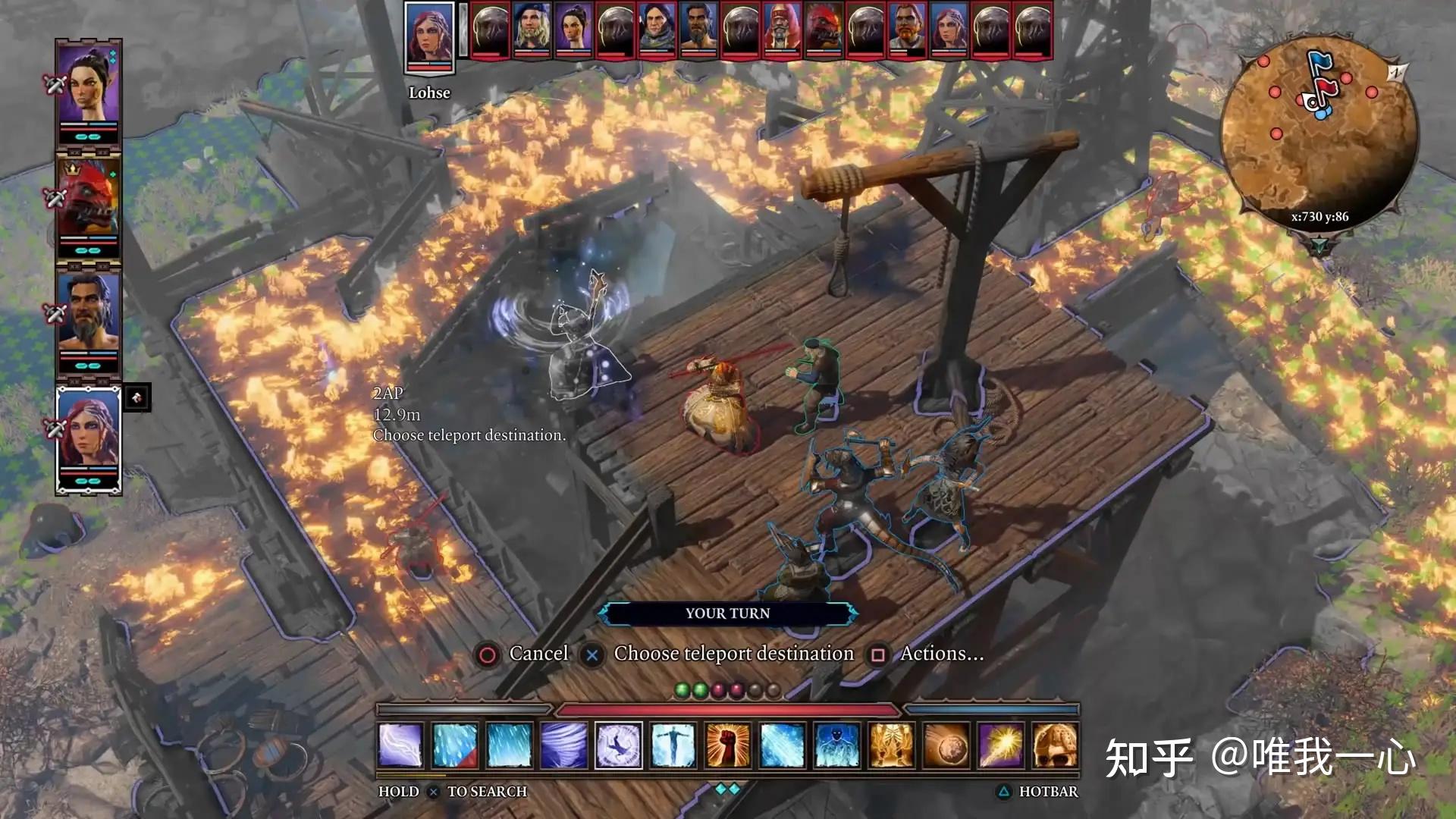Use the glowing figure with outstretched arms skill
This screenshot has height=819, width=1456.
[x=673, y=745]
